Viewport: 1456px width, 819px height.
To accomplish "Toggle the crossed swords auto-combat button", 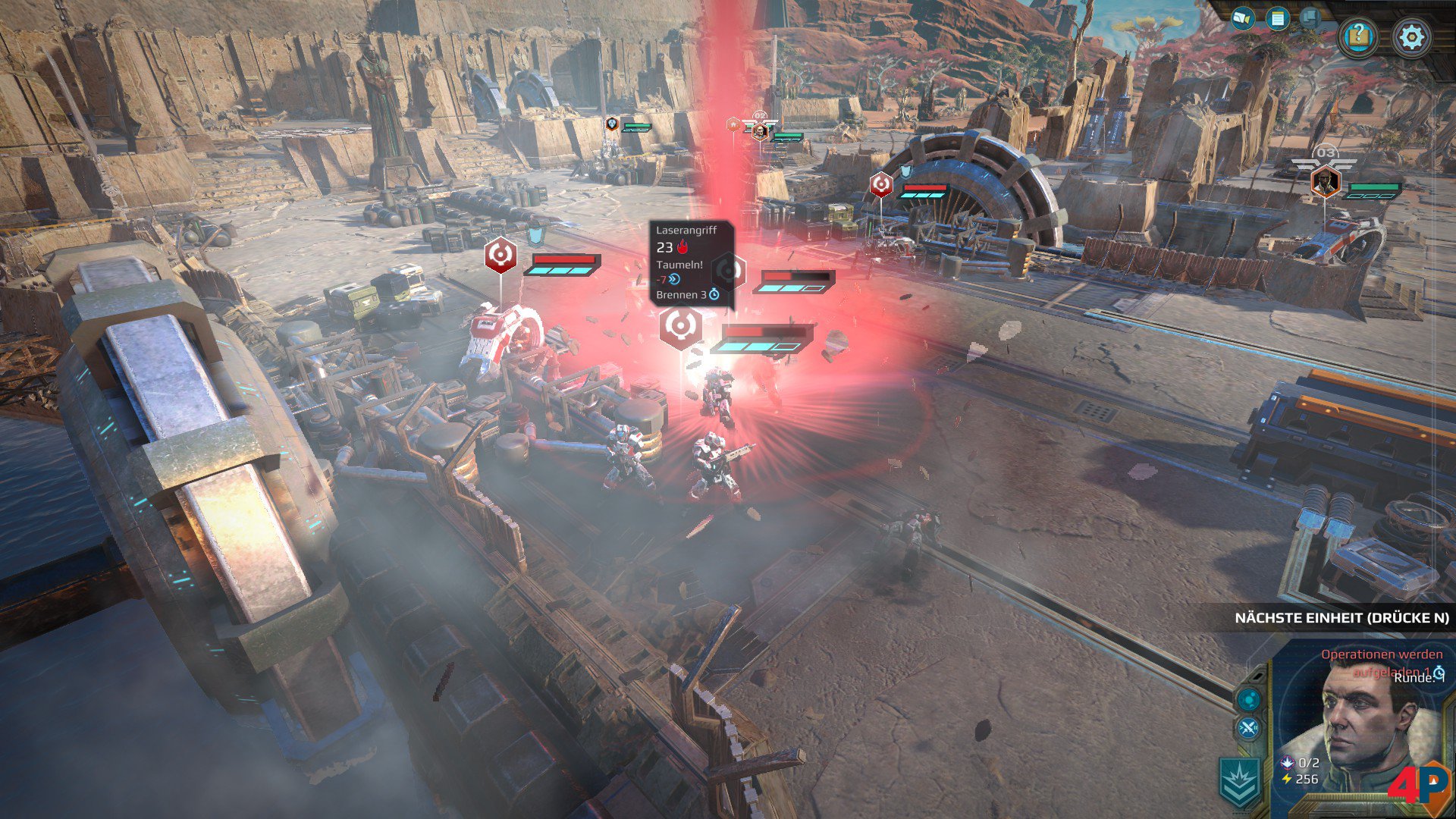I will (1248, 730).
